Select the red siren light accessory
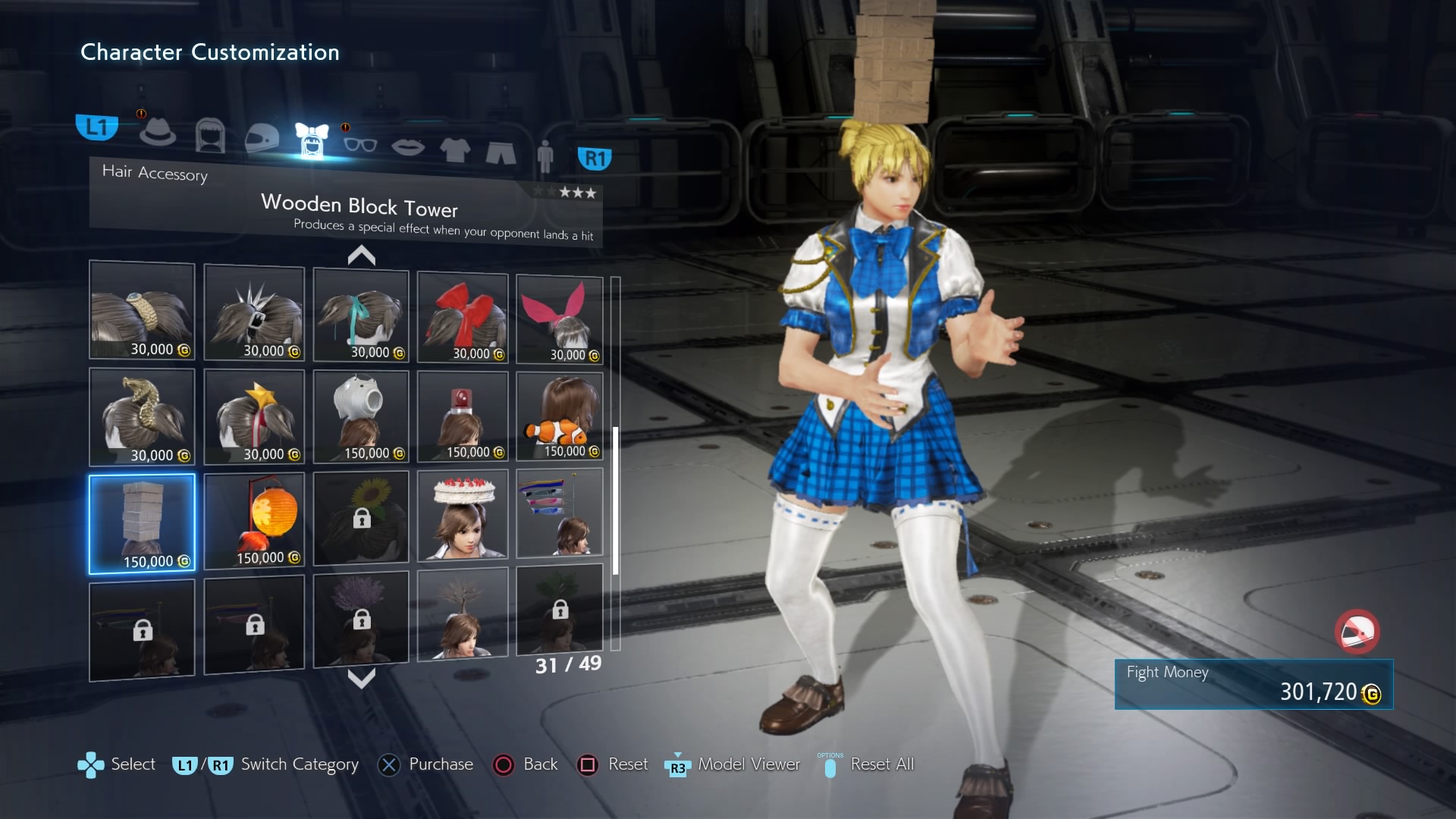Viewport: 1456px width, 819px height. (463, 416)
